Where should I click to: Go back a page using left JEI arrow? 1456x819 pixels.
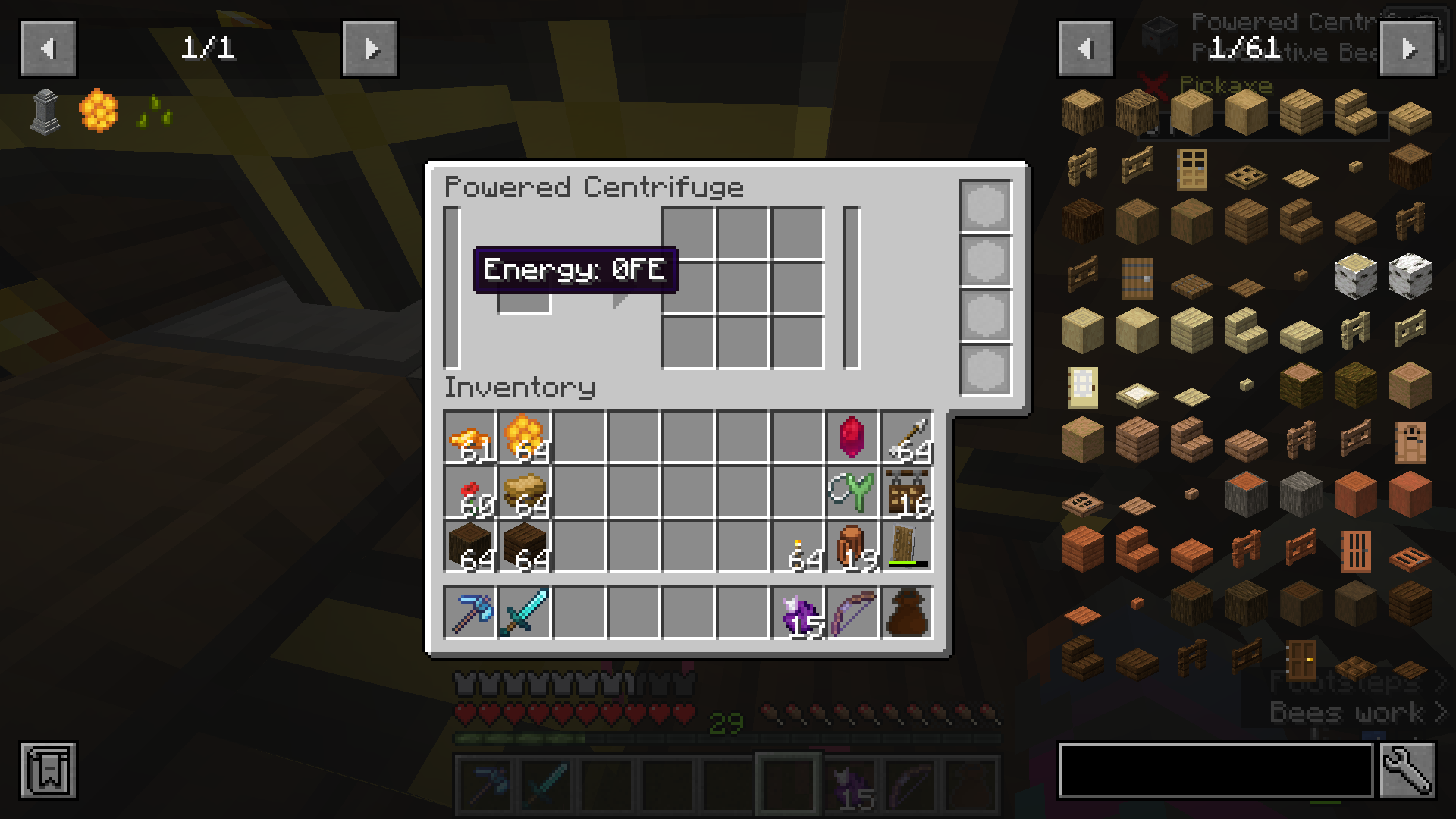point(1084,47)
